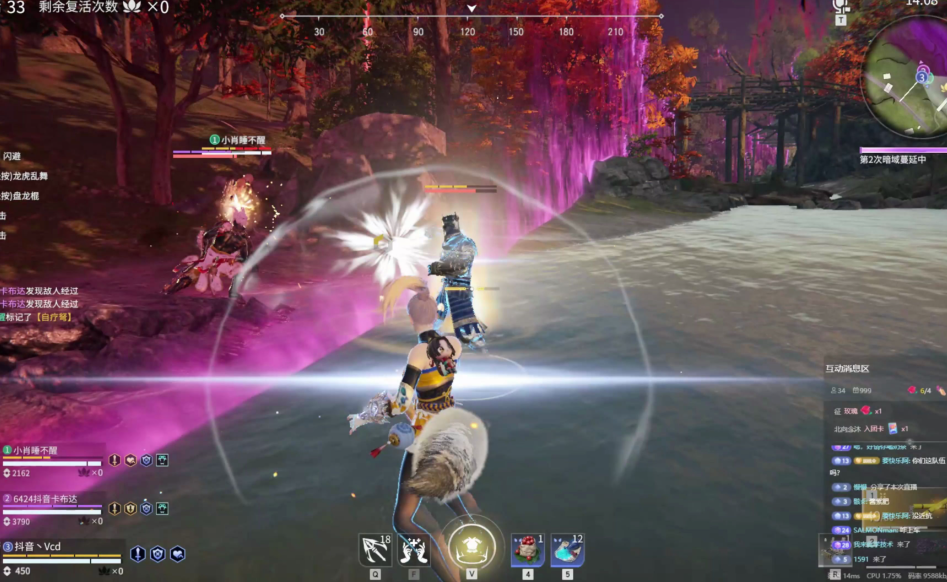Select teammate 小肖睡不醒 in team list

tap(52, 451)
